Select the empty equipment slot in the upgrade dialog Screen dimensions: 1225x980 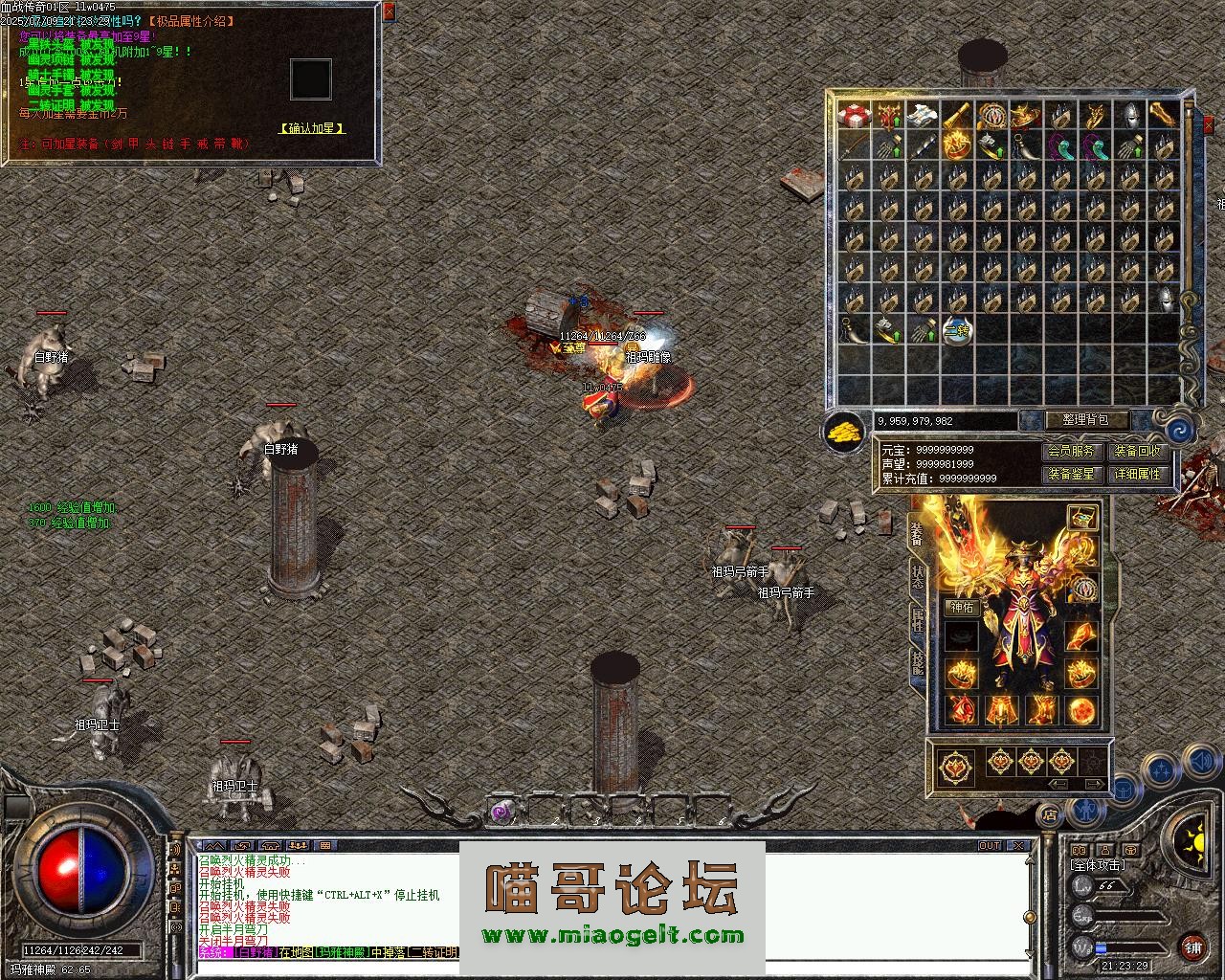[x=311, y=79]
